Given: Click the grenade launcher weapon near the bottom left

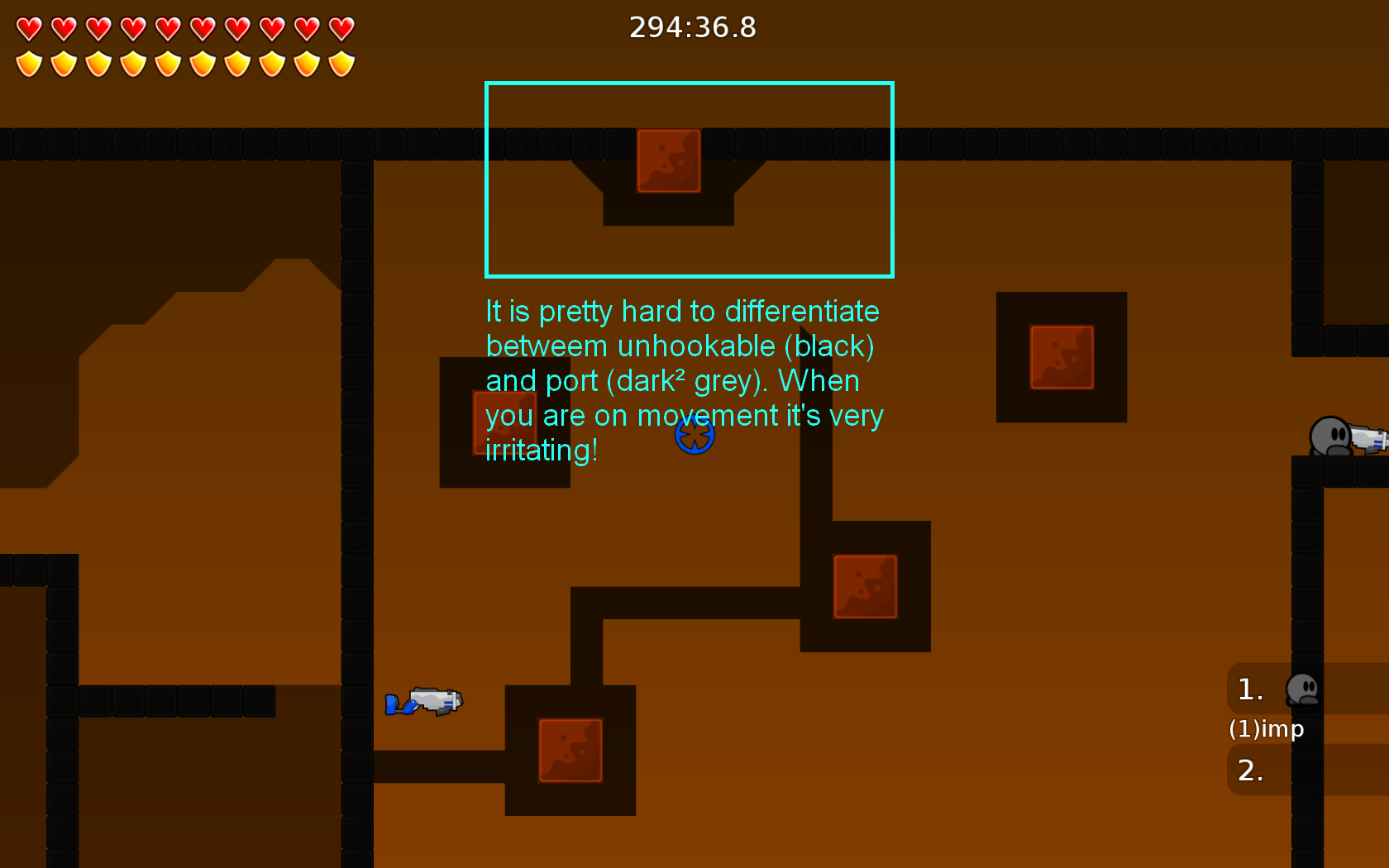Looking at the screenshot, I should click(x=426, y=701).
